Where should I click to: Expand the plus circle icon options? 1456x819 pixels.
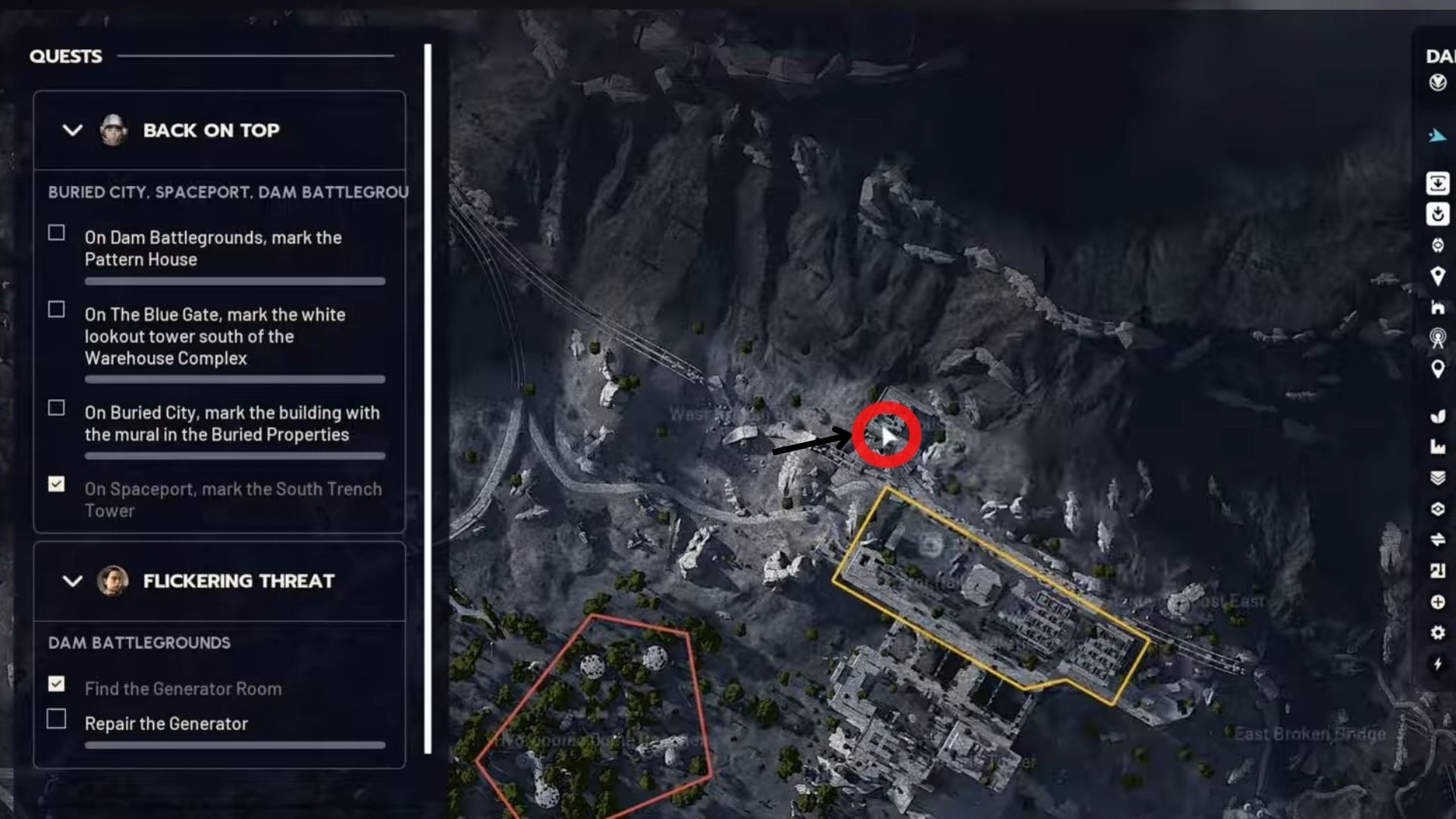(x=1436, y=601)
